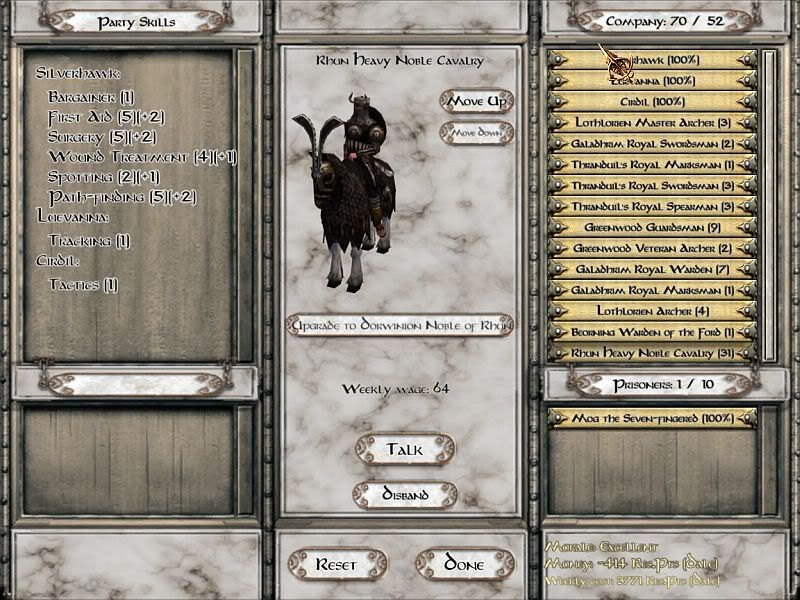Select Cirdil in the company list
The height and width of the screenshot is (600, 800).
coord(651,102)
